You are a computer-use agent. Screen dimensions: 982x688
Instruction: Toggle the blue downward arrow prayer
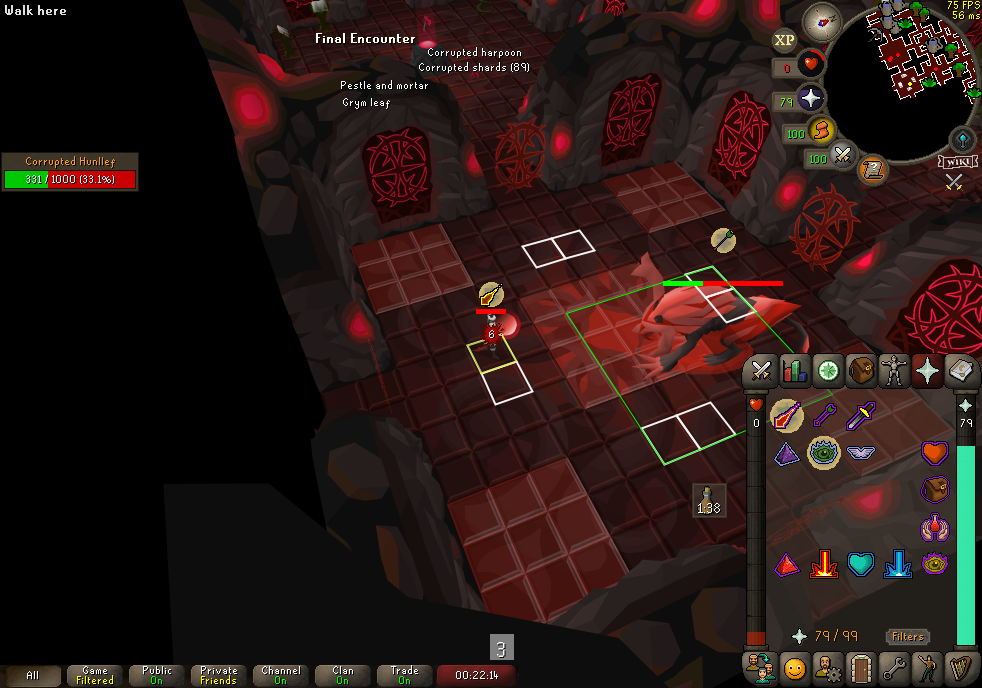(897, 565)
